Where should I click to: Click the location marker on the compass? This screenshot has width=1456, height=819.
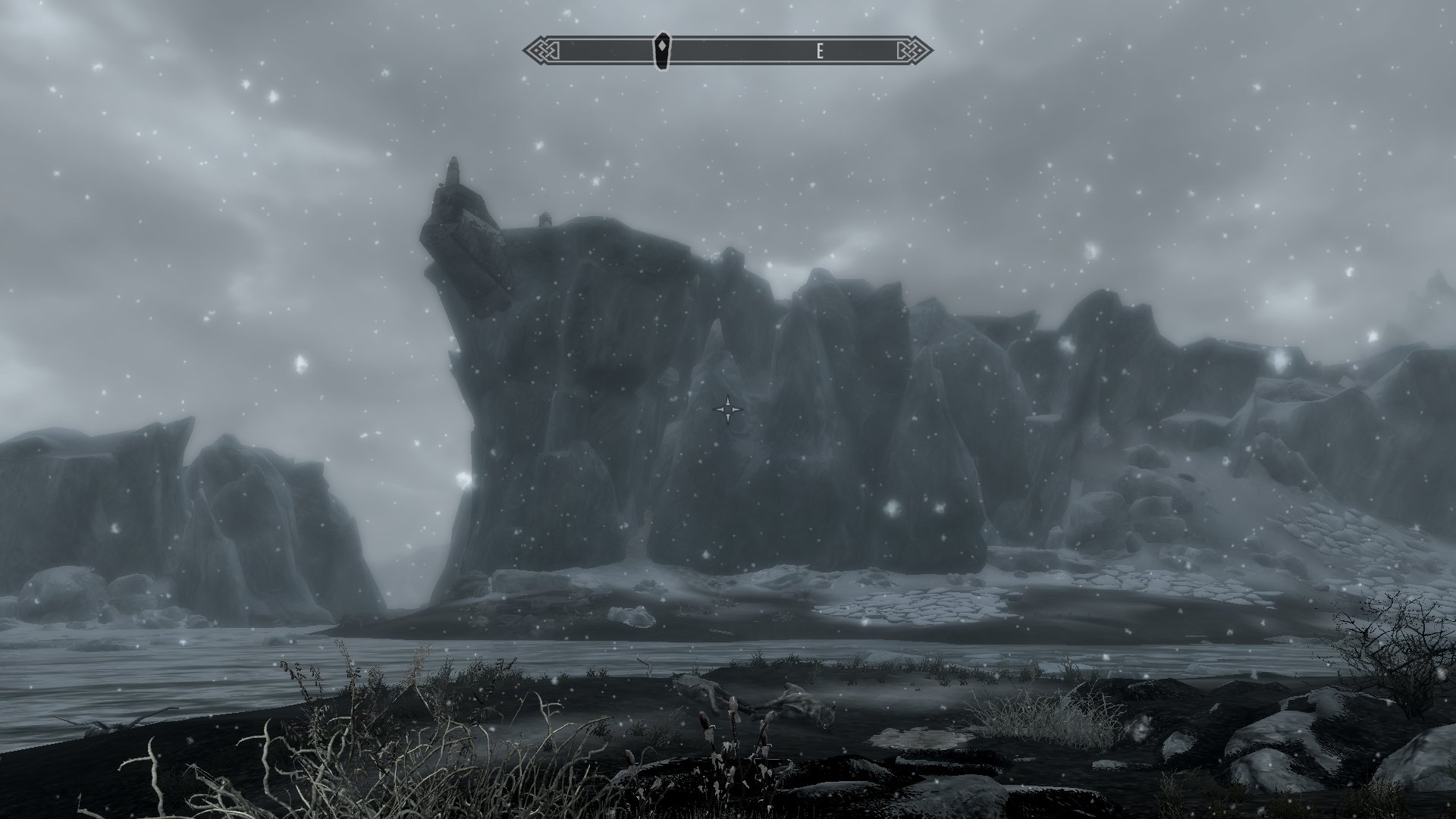(x=663, y=51)
